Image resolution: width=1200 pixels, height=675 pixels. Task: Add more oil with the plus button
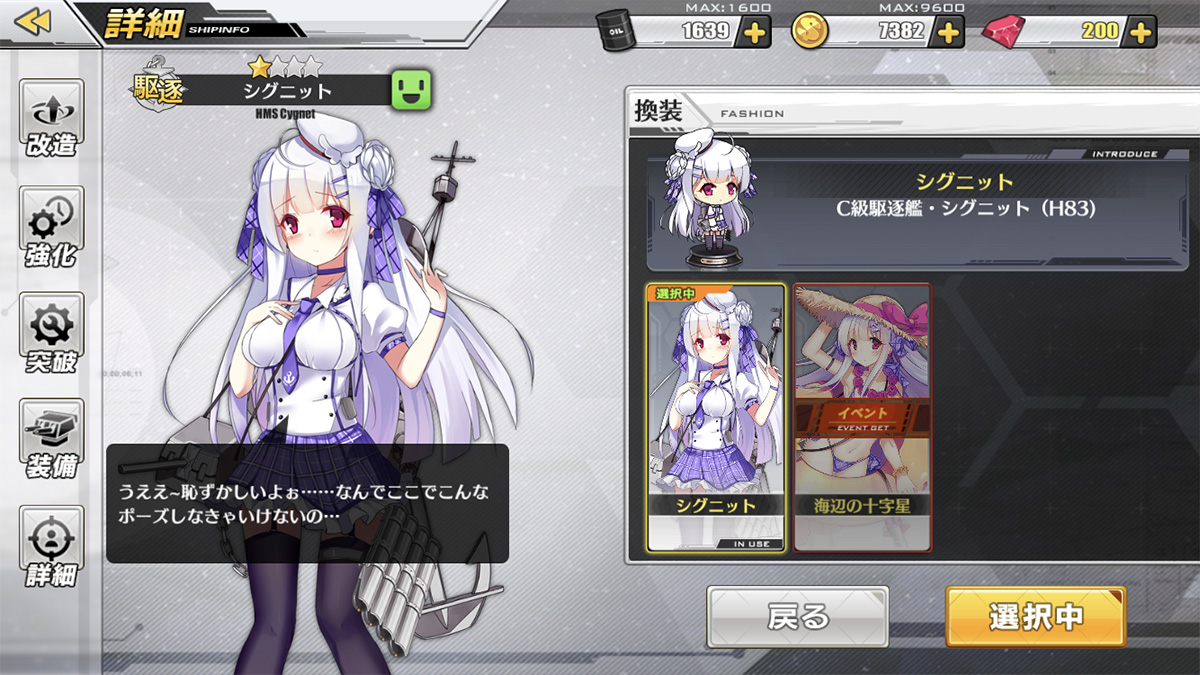tap(753, 32)
